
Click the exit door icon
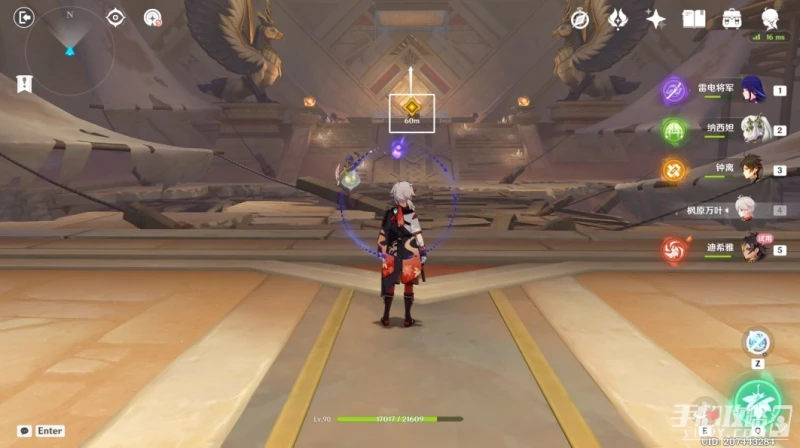[x=25, y=16]
